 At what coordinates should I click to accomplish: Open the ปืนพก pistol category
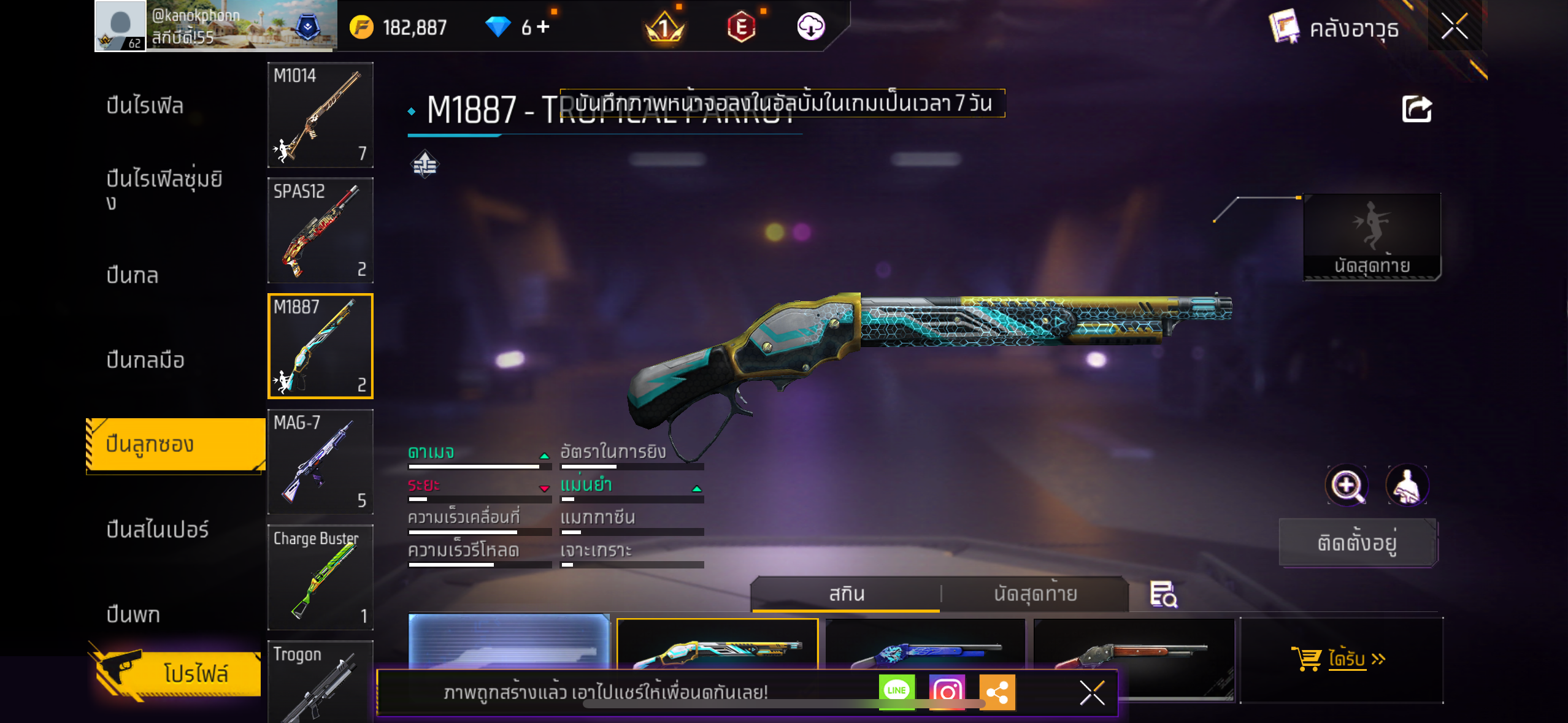133,614
